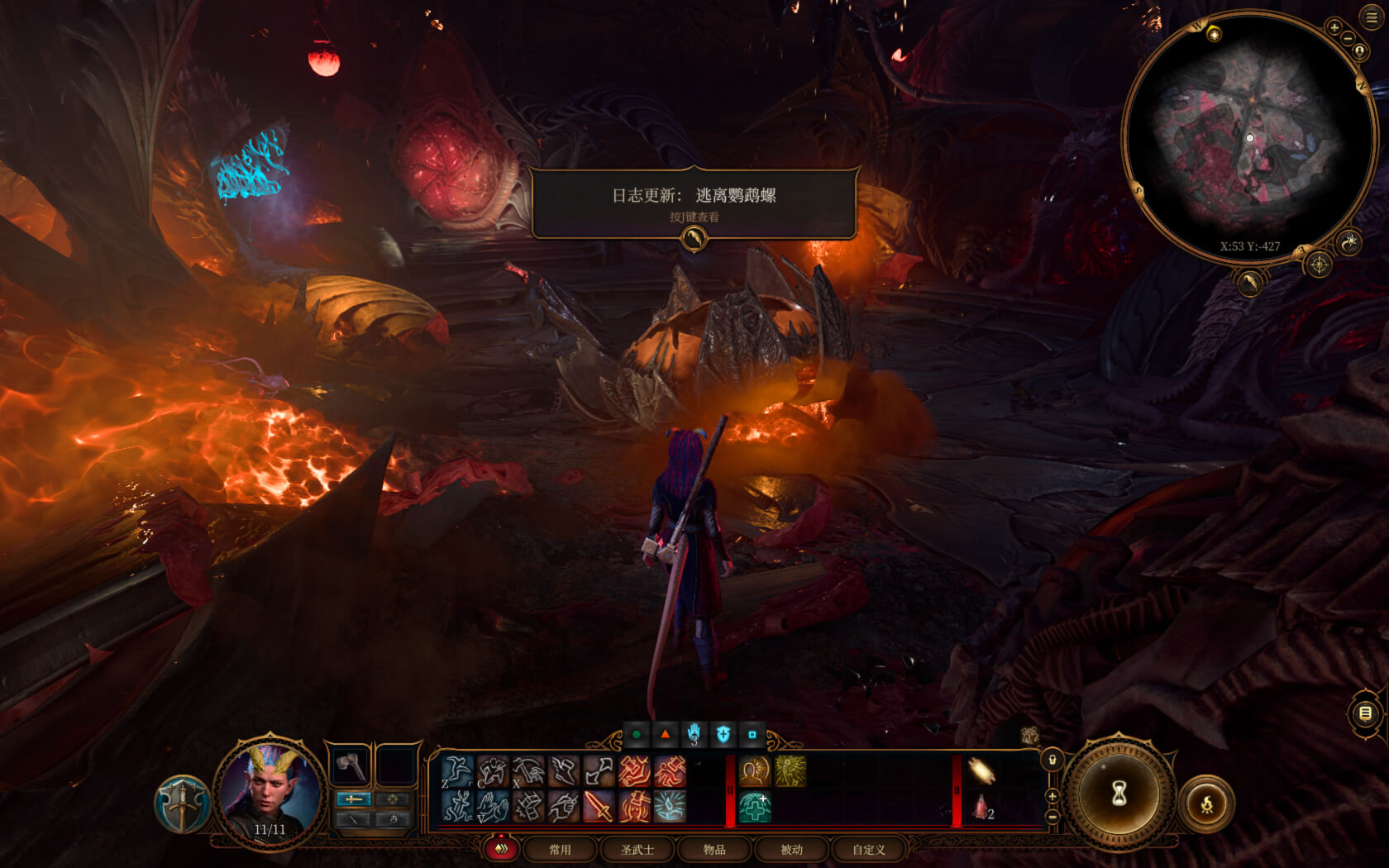Viewport: 1389px width, 868px height.
Task: Lock the hotbar using the padlock
Action: coord(1050,758)
